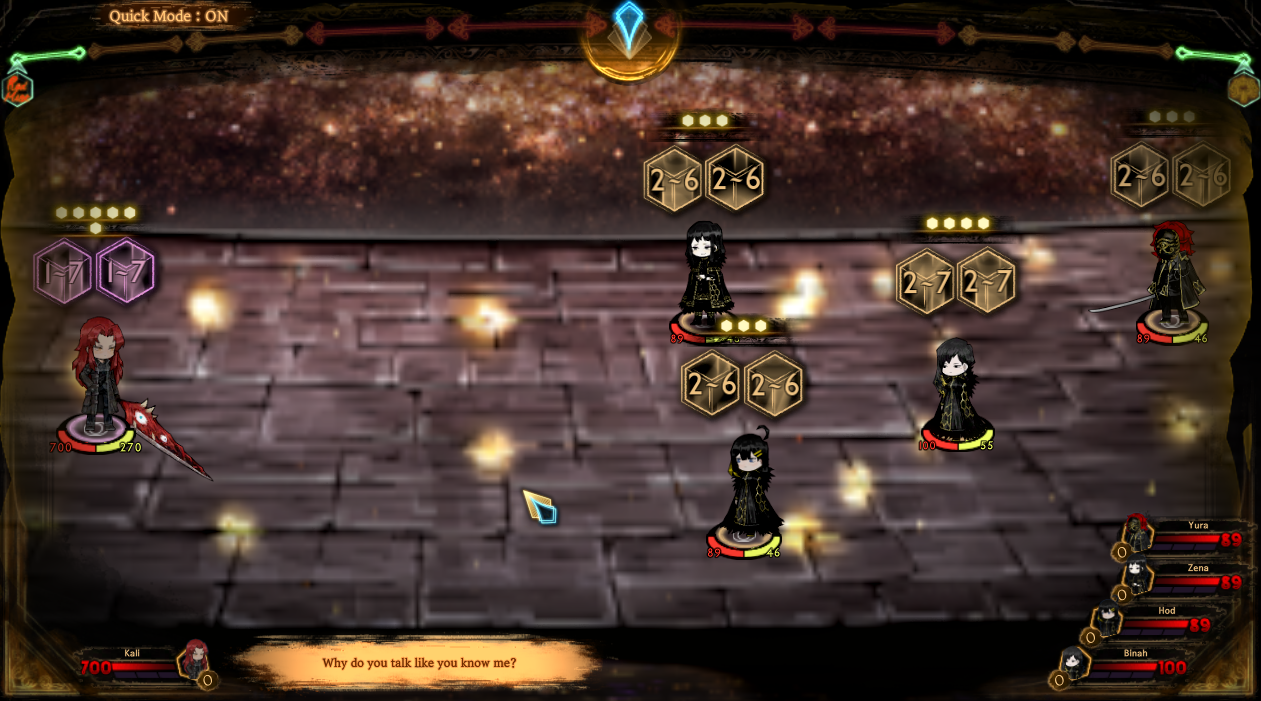Choose Zena's portrait in the party list
The width and height of the screenshot is (1261, 701).
coord(1136,575)
